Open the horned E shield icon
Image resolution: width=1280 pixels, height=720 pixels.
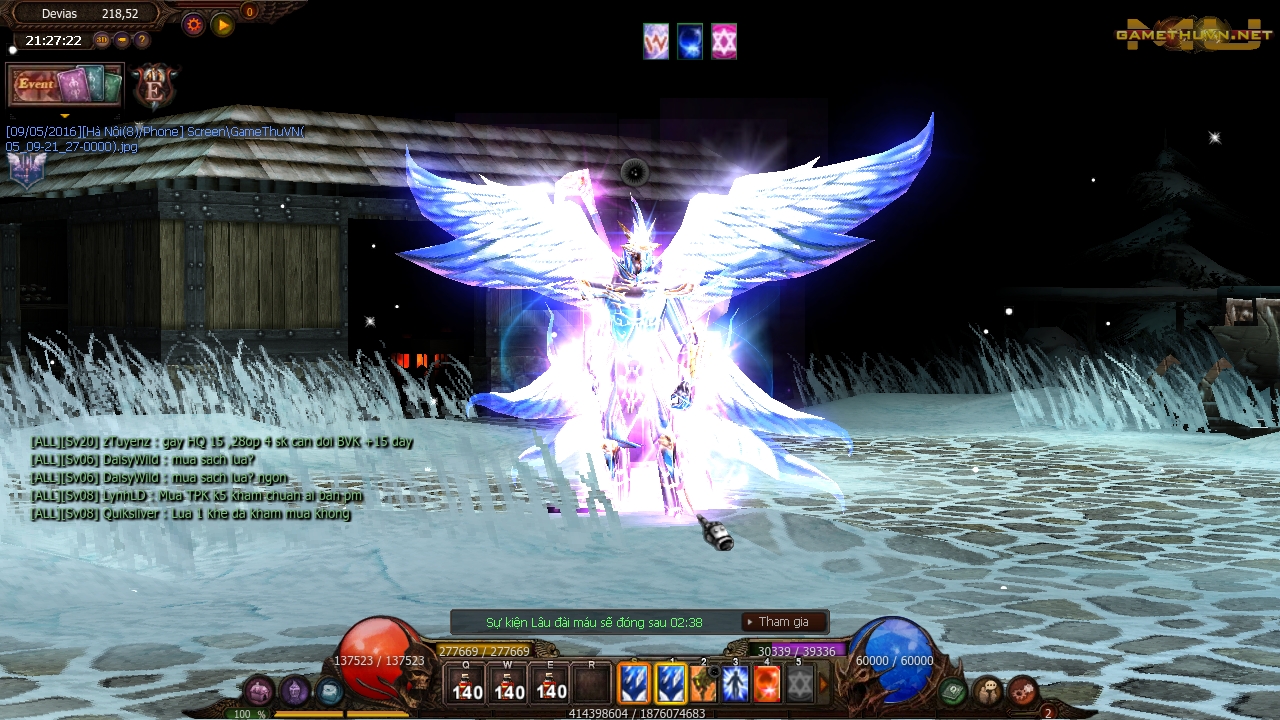click(154, 87)
